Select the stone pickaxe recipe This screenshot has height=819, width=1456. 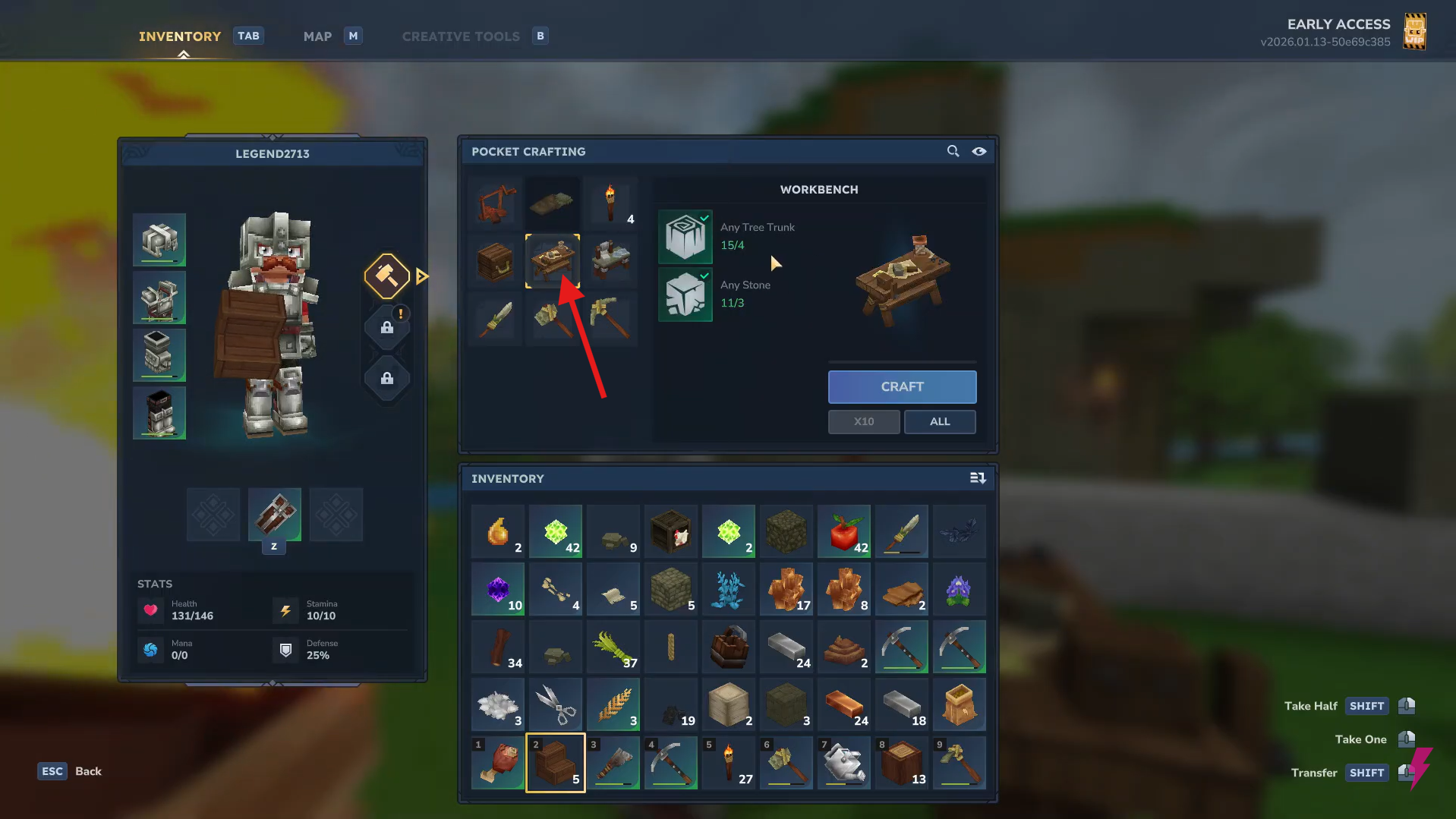tap(611, 319)
